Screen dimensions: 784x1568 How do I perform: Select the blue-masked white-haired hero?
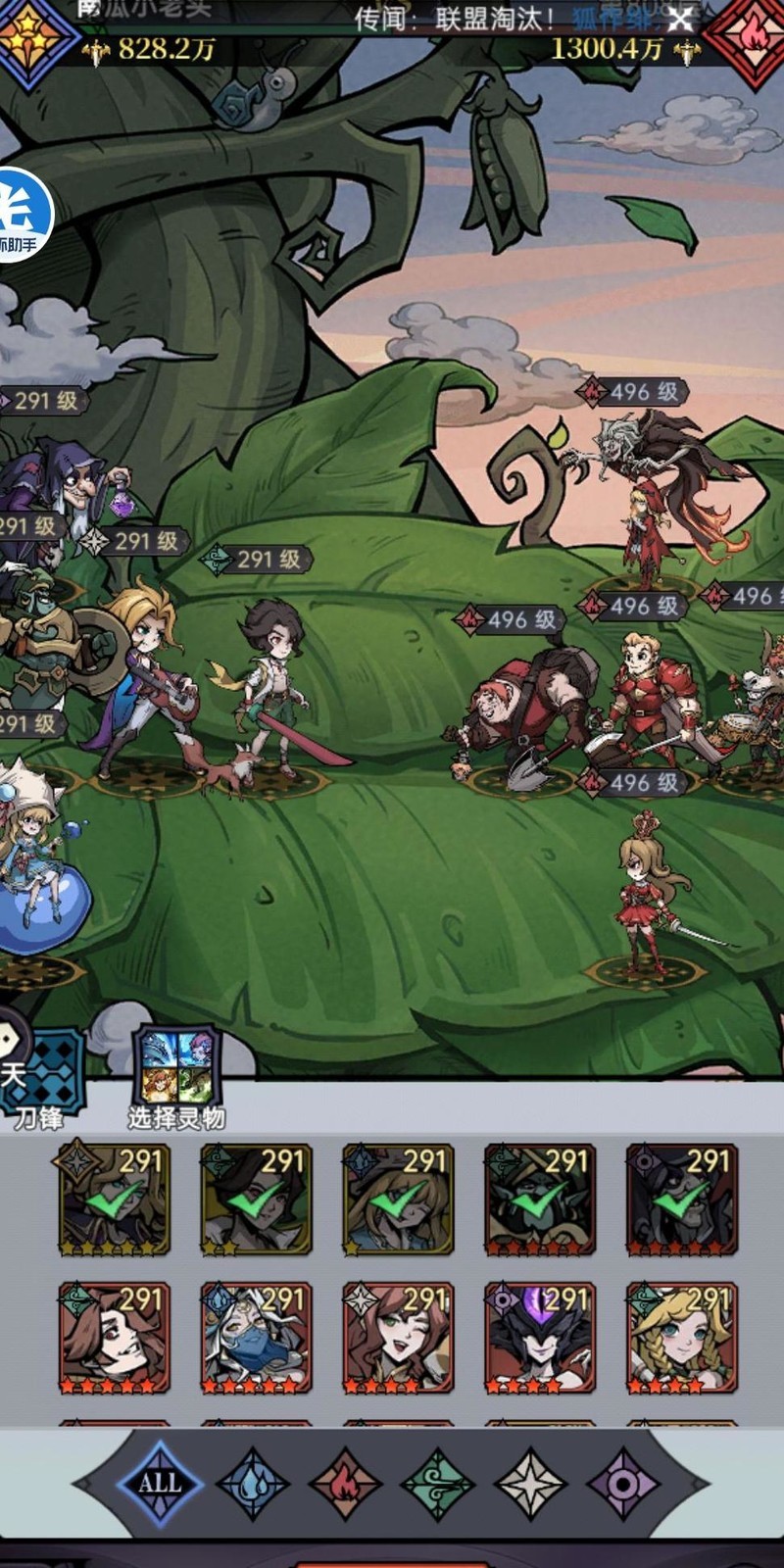coord(256,1338)
